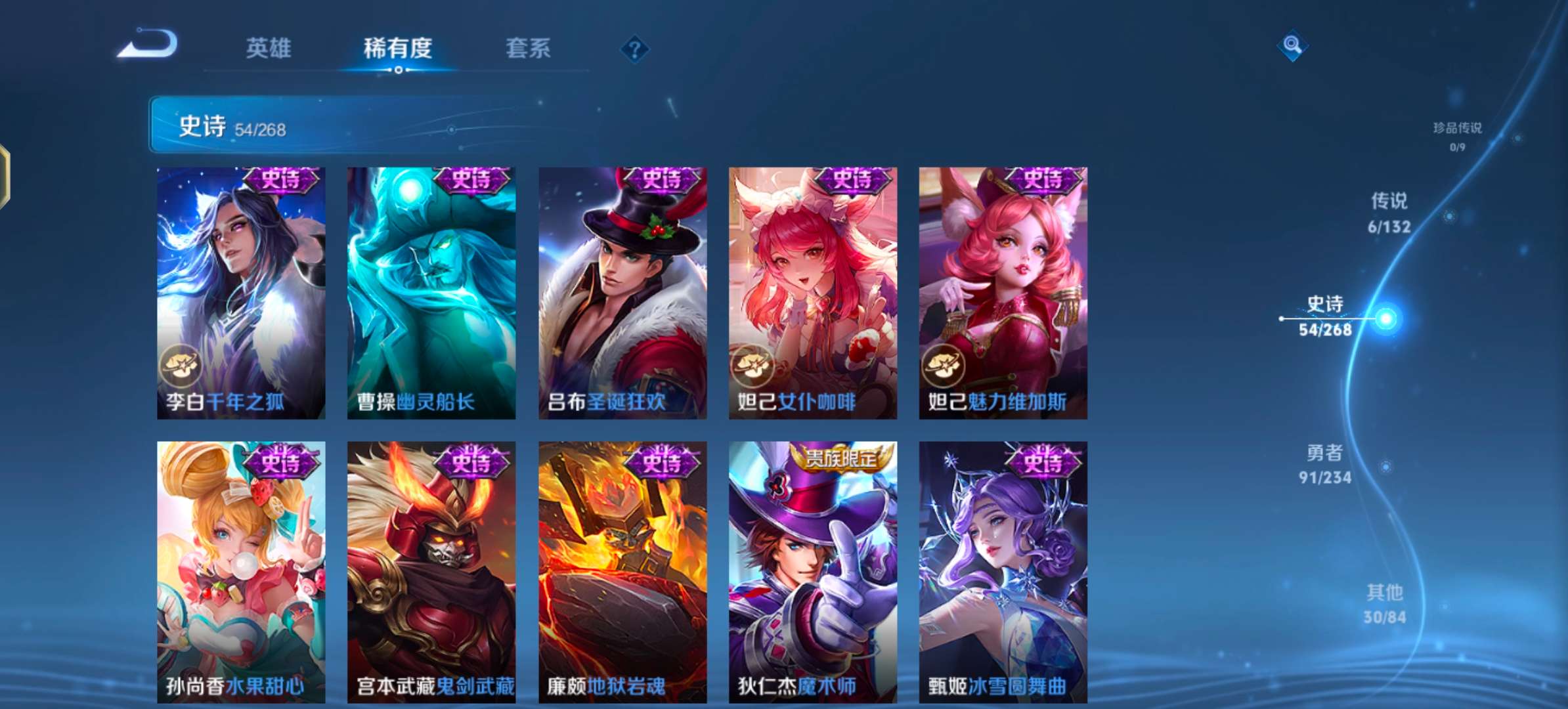This screenshot has height=709, width=1568.
Task: Switch to the 英雄 tab
Action: 268,48
